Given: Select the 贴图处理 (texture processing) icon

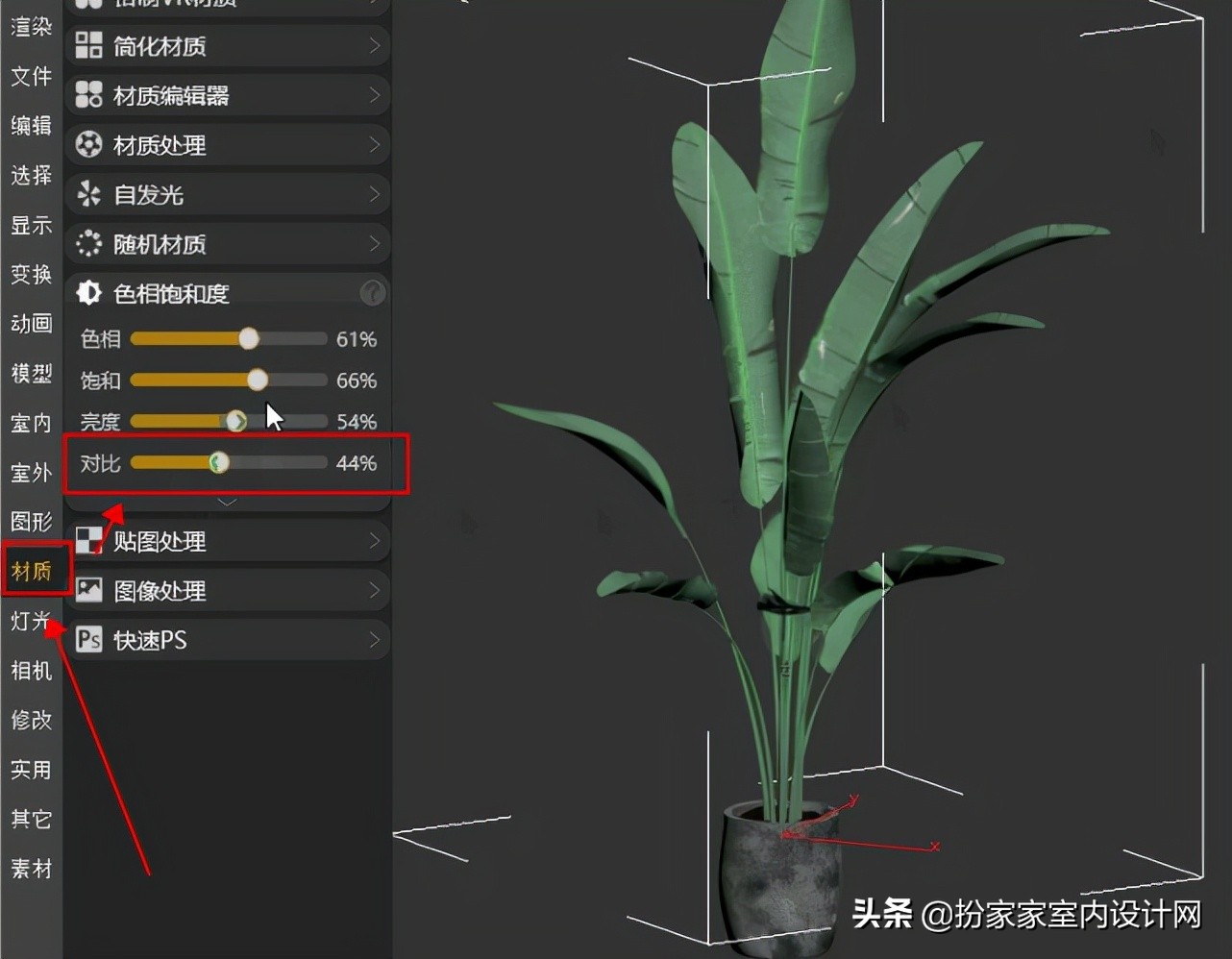Looking at the screenshot, I should click(88, 540).
